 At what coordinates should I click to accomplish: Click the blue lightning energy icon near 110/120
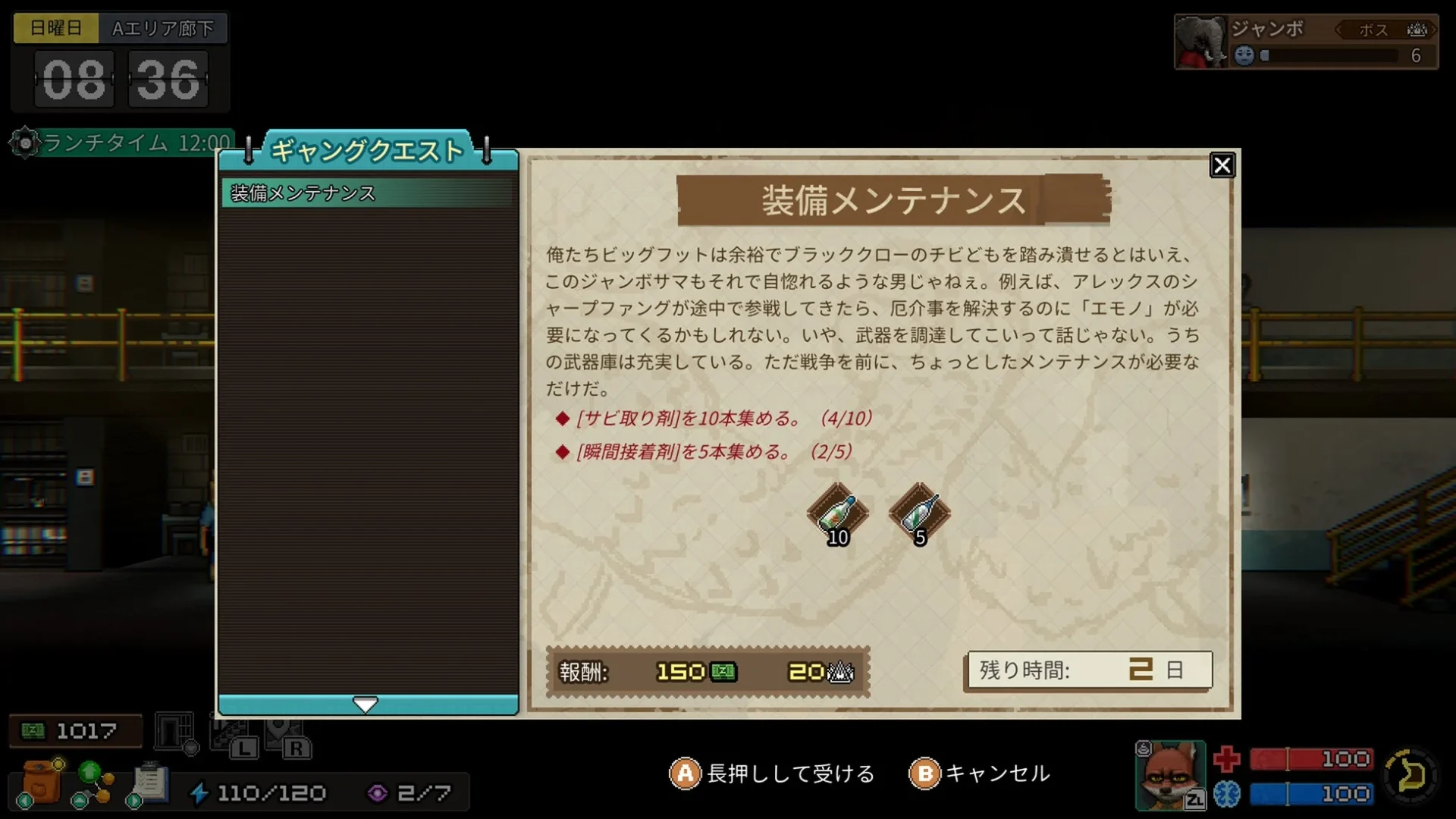tap(199, 793)
